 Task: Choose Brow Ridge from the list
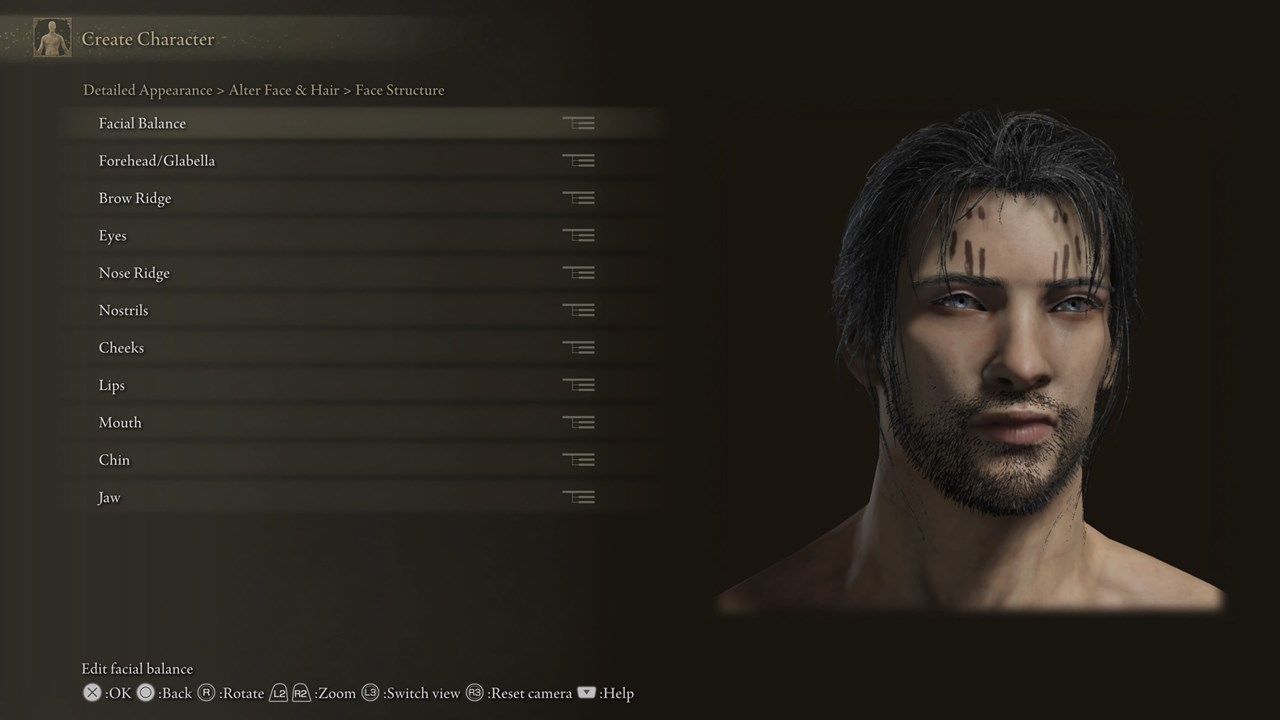[x=135, y=198]
